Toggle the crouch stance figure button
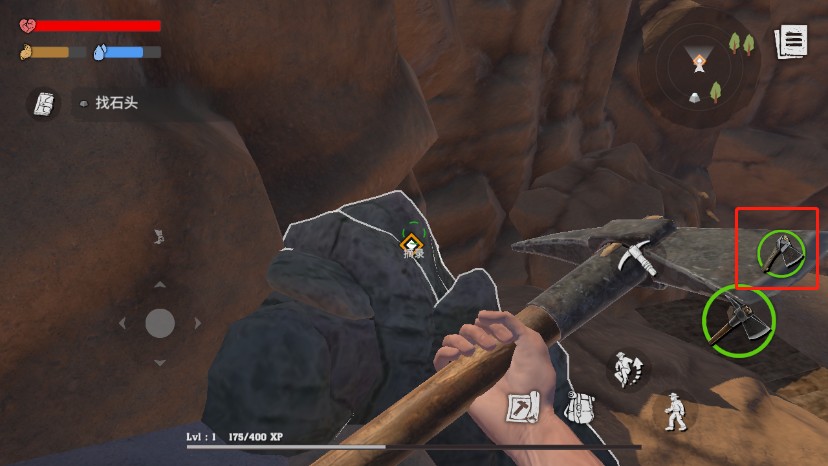The width and height of the screenshot is (828, 466). 676,410
